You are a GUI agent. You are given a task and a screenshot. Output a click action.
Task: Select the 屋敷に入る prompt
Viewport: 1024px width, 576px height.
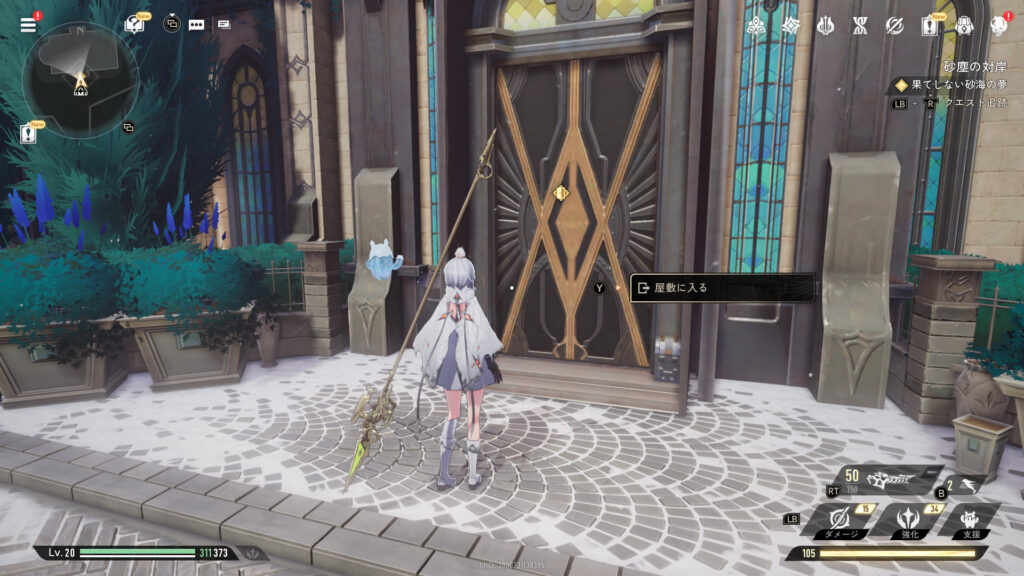[722, 288]
